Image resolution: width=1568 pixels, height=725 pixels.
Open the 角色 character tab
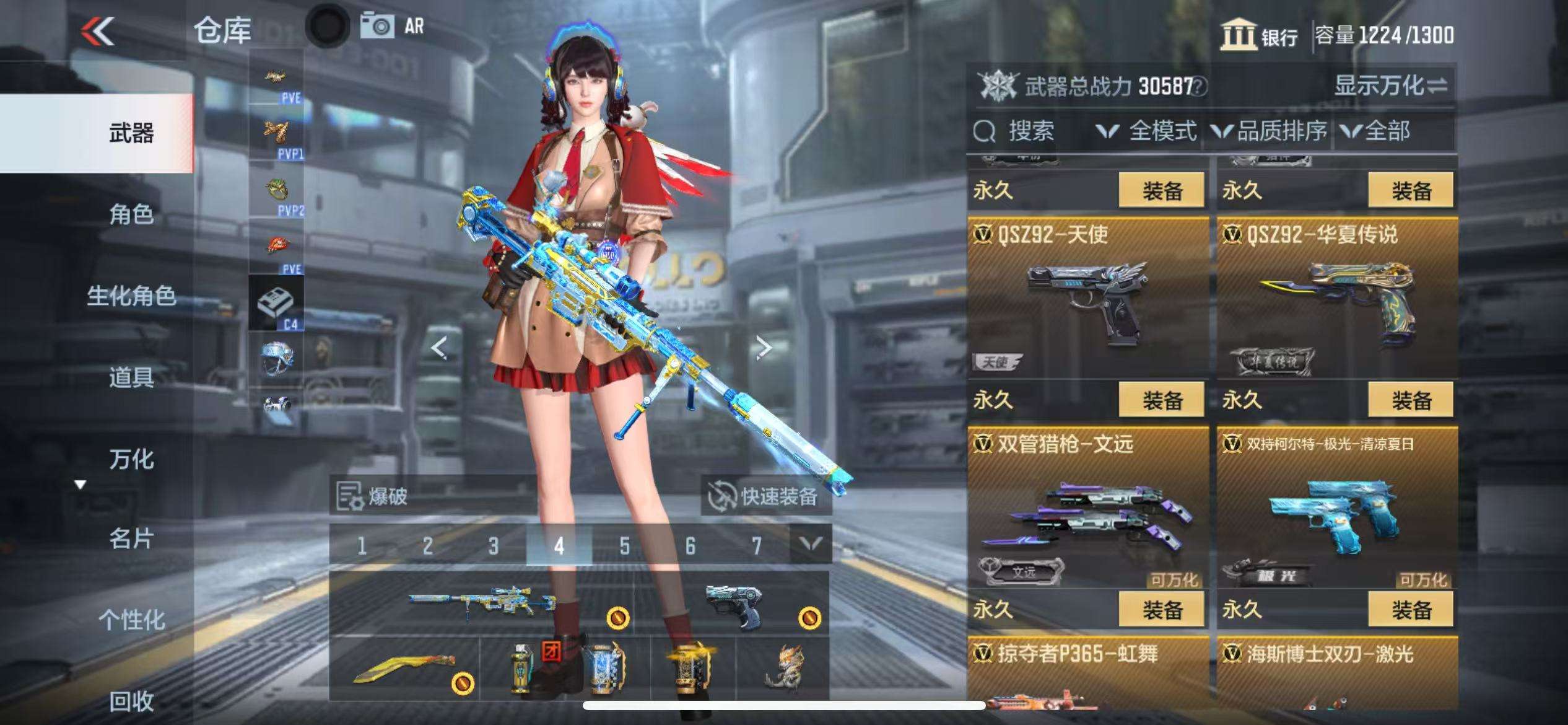coord(131,214)
